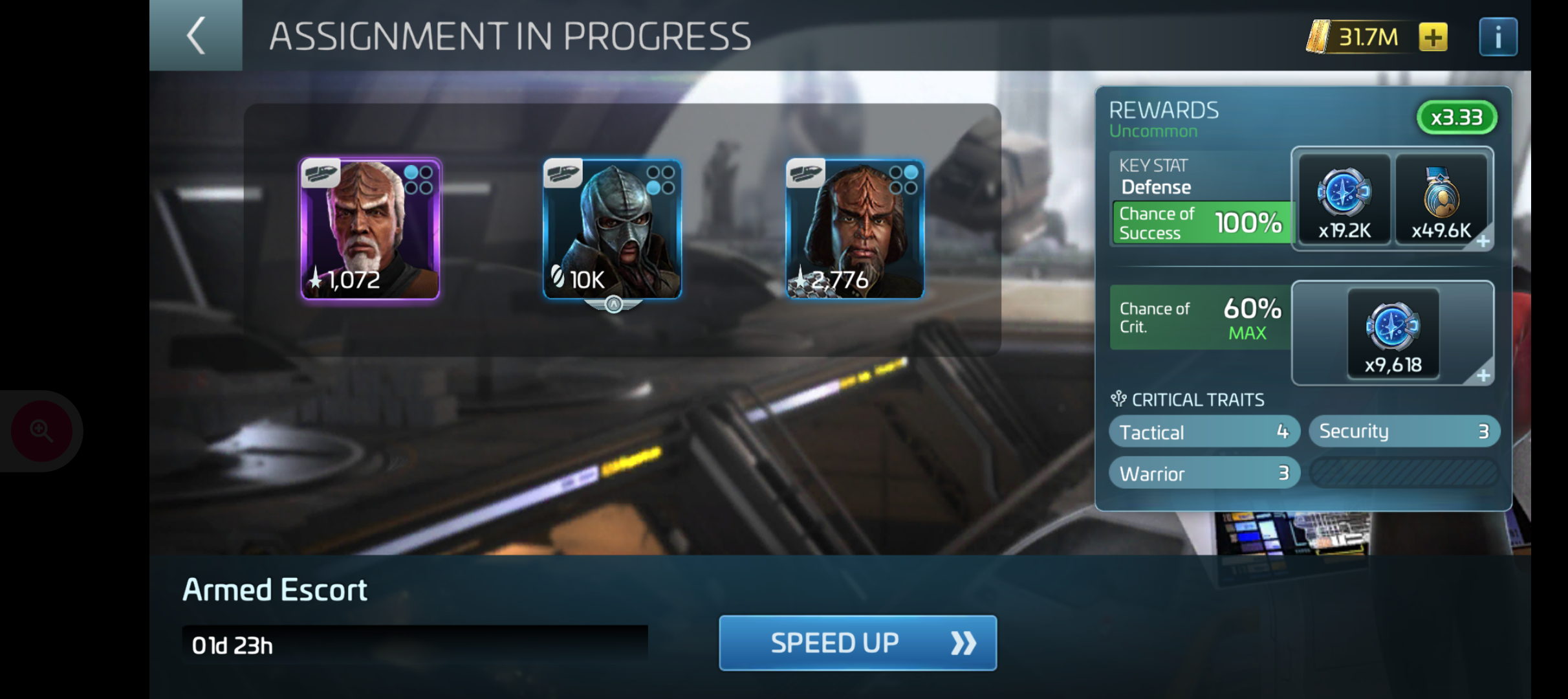The image size is (1568, 699).
Task: Inspect the x49.6K medal reward
Action: coord(1441,199)
